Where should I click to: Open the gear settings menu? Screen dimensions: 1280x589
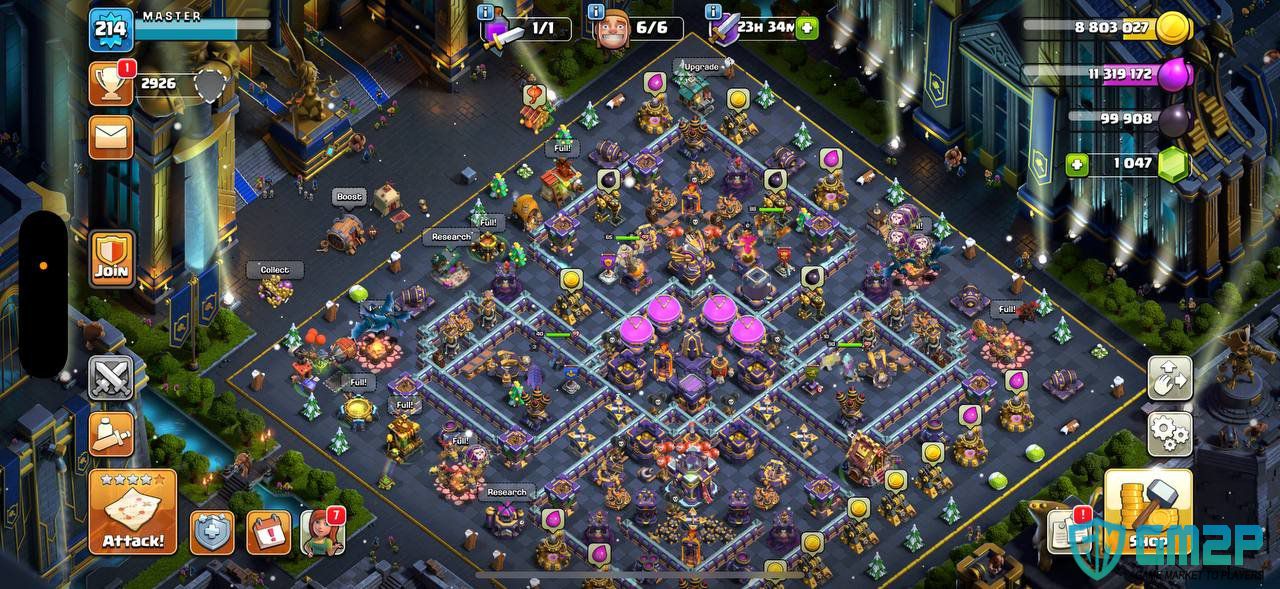click(x=1168, y=432)
